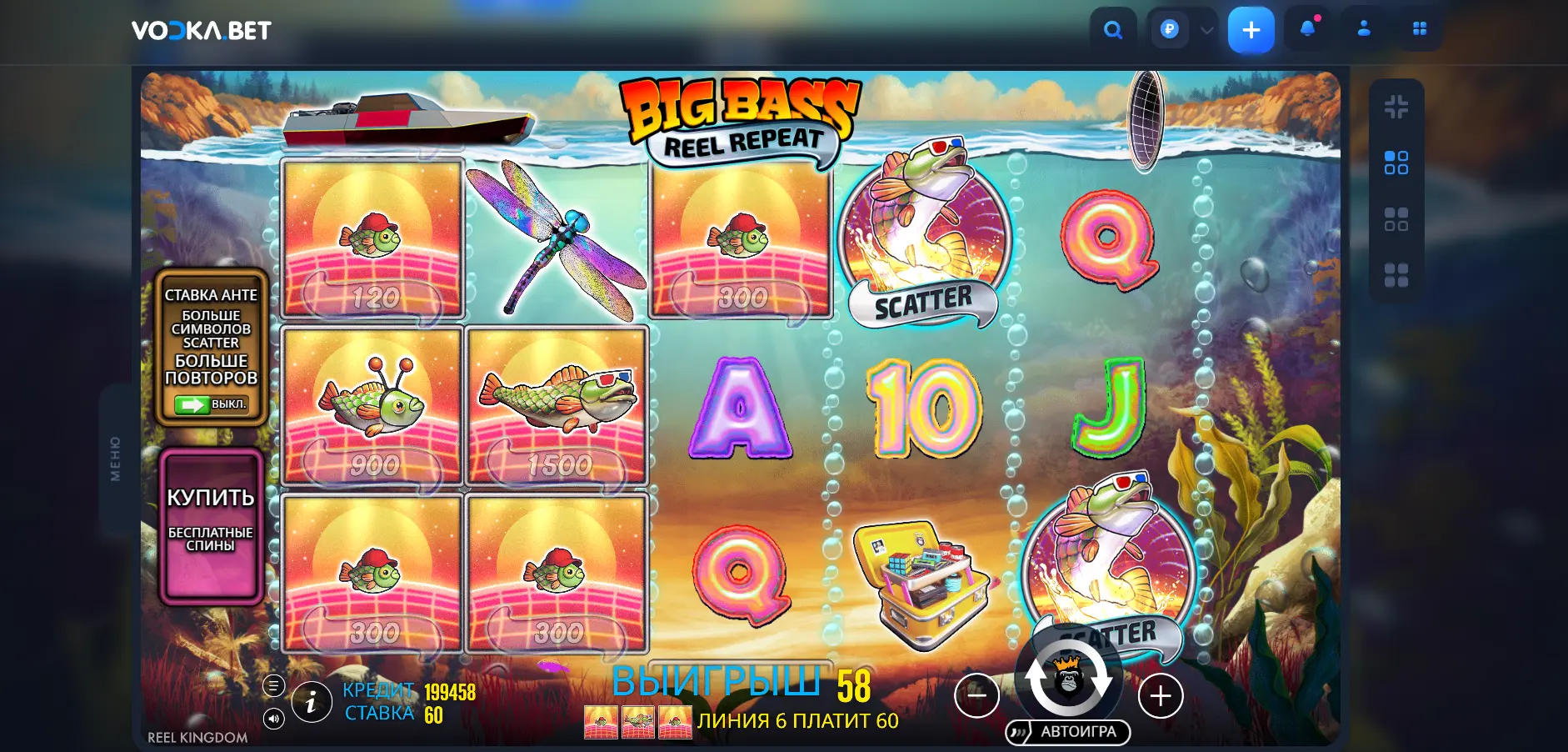Buy free spins with the Купить button

(212, 524)
